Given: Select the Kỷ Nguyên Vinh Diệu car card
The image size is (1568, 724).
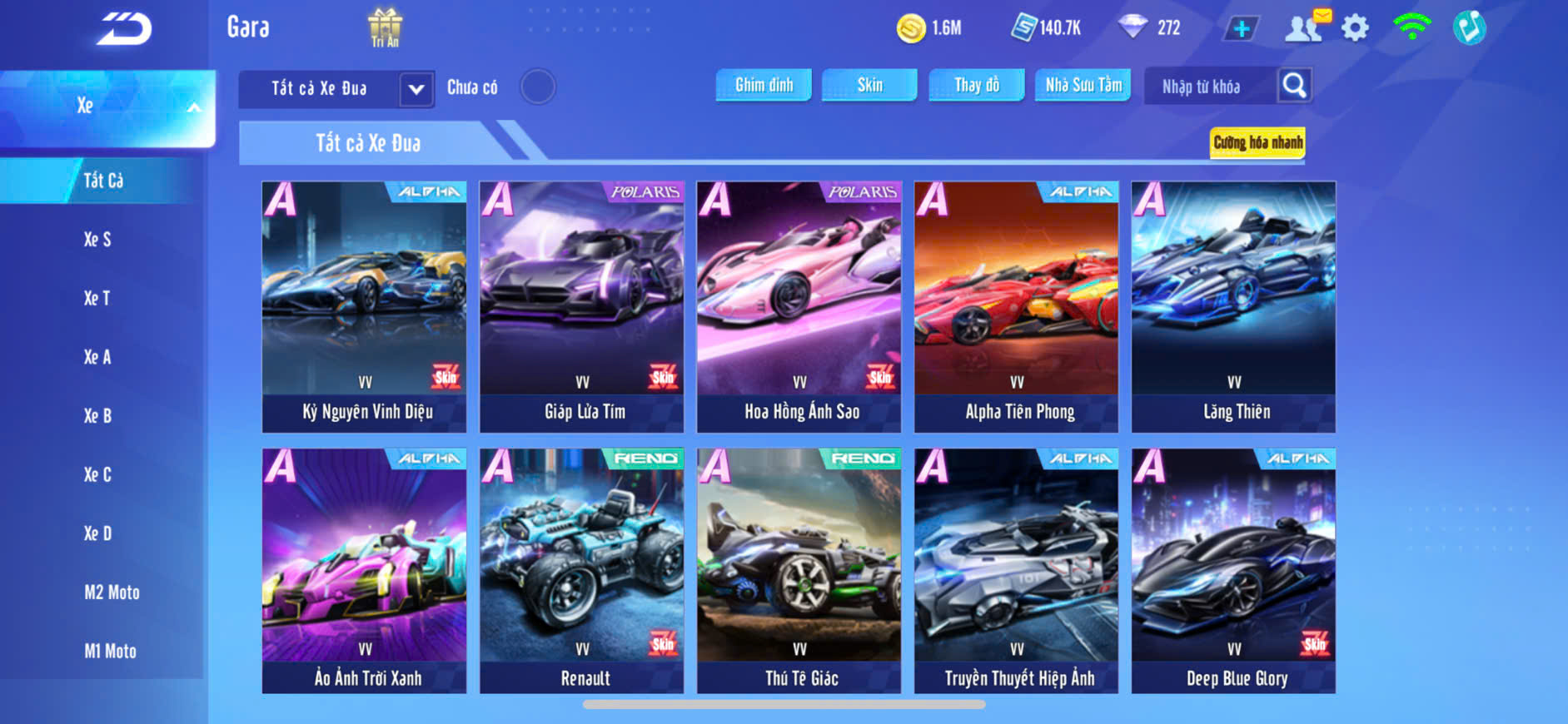Looking at the screenshot, I should point(365,306).
